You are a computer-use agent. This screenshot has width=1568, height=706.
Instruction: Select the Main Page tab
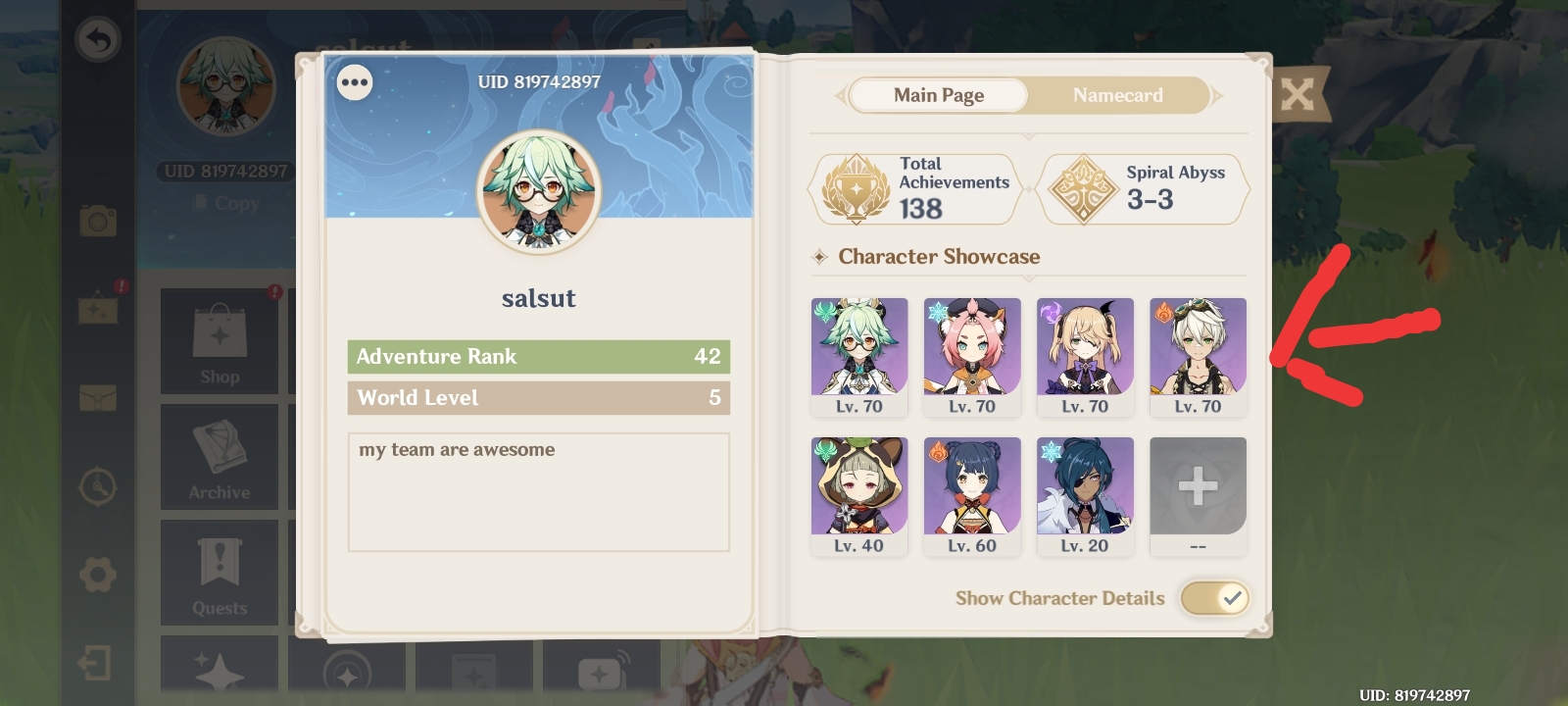[937, 95]
